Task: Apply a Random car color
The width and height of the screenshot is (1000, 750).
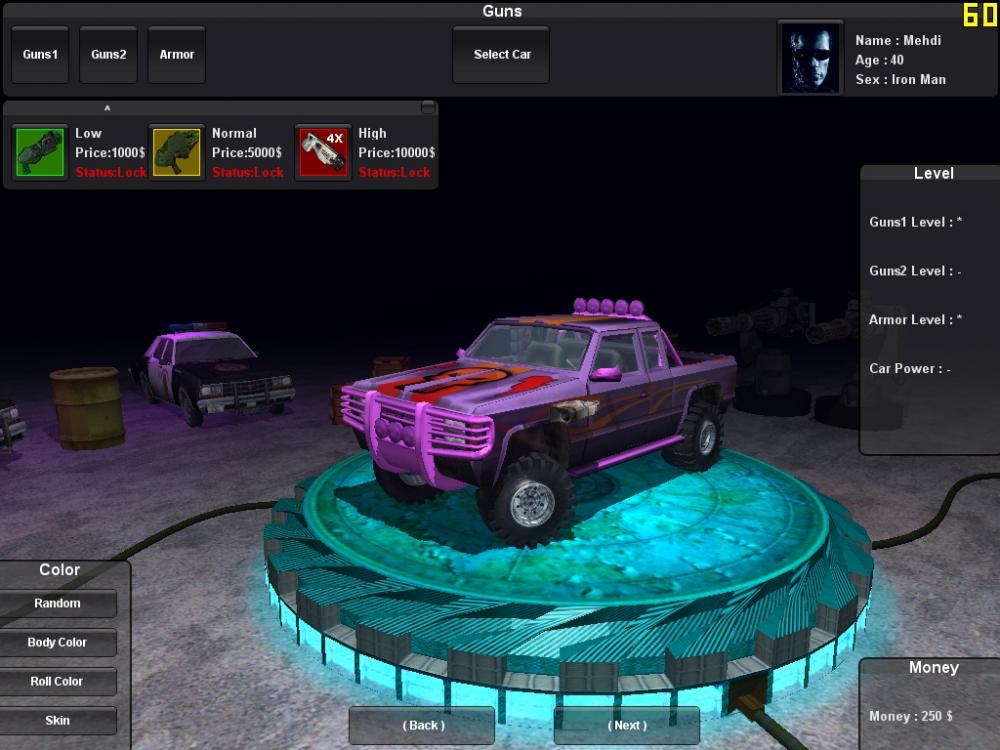Action: [x=57, y=604]
